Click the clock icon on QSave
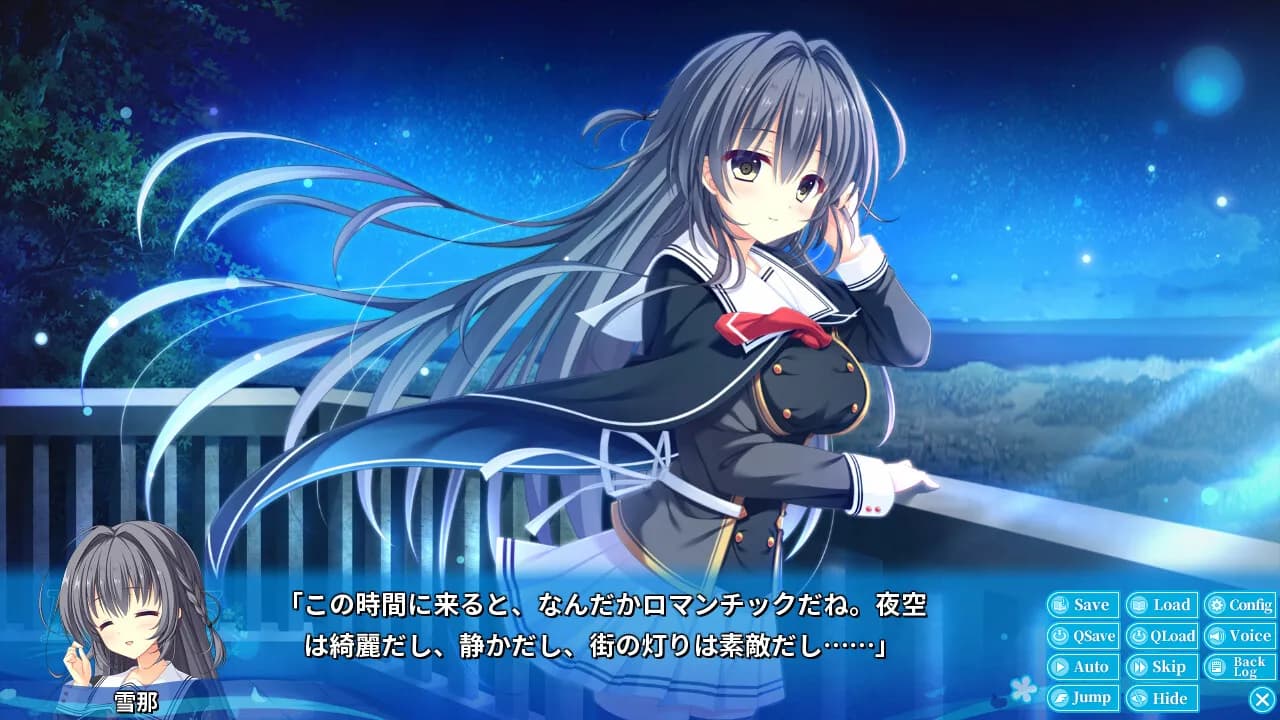The height and width of the screenshot is (720, 1280). pyautogui.click(x=1061, y=635)
